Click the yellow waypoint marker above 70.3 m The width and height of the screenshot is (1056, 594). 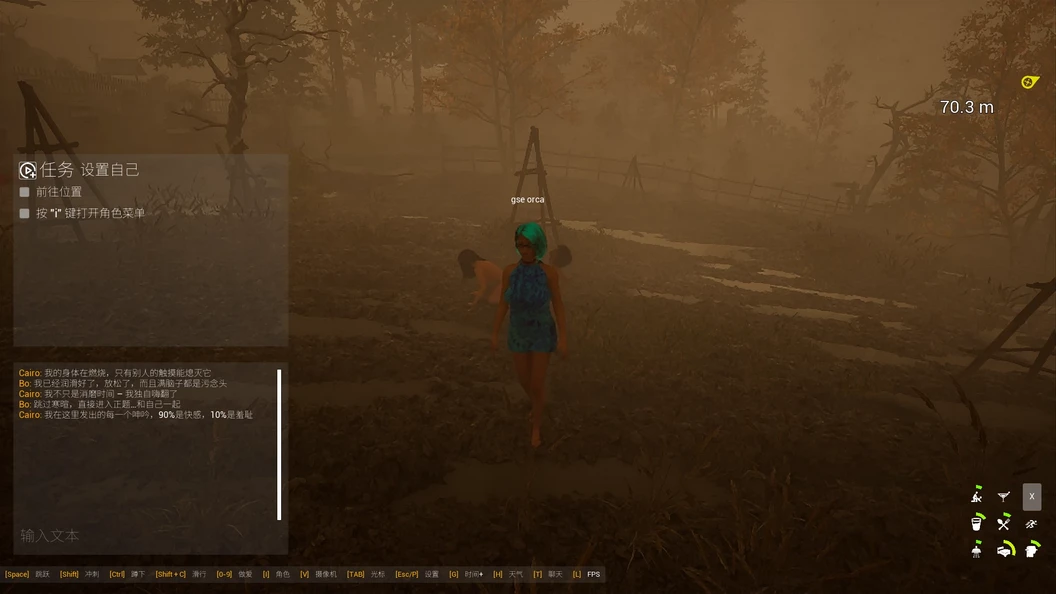tap(1030, 82)
